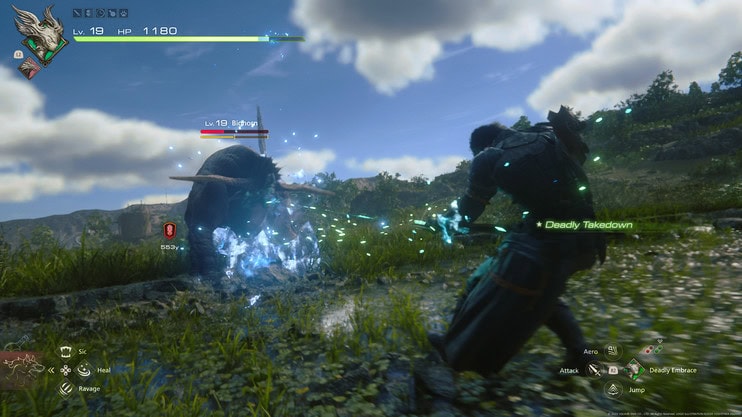
Task: Cast the Aero magic ability
Action: pos(612,352)
